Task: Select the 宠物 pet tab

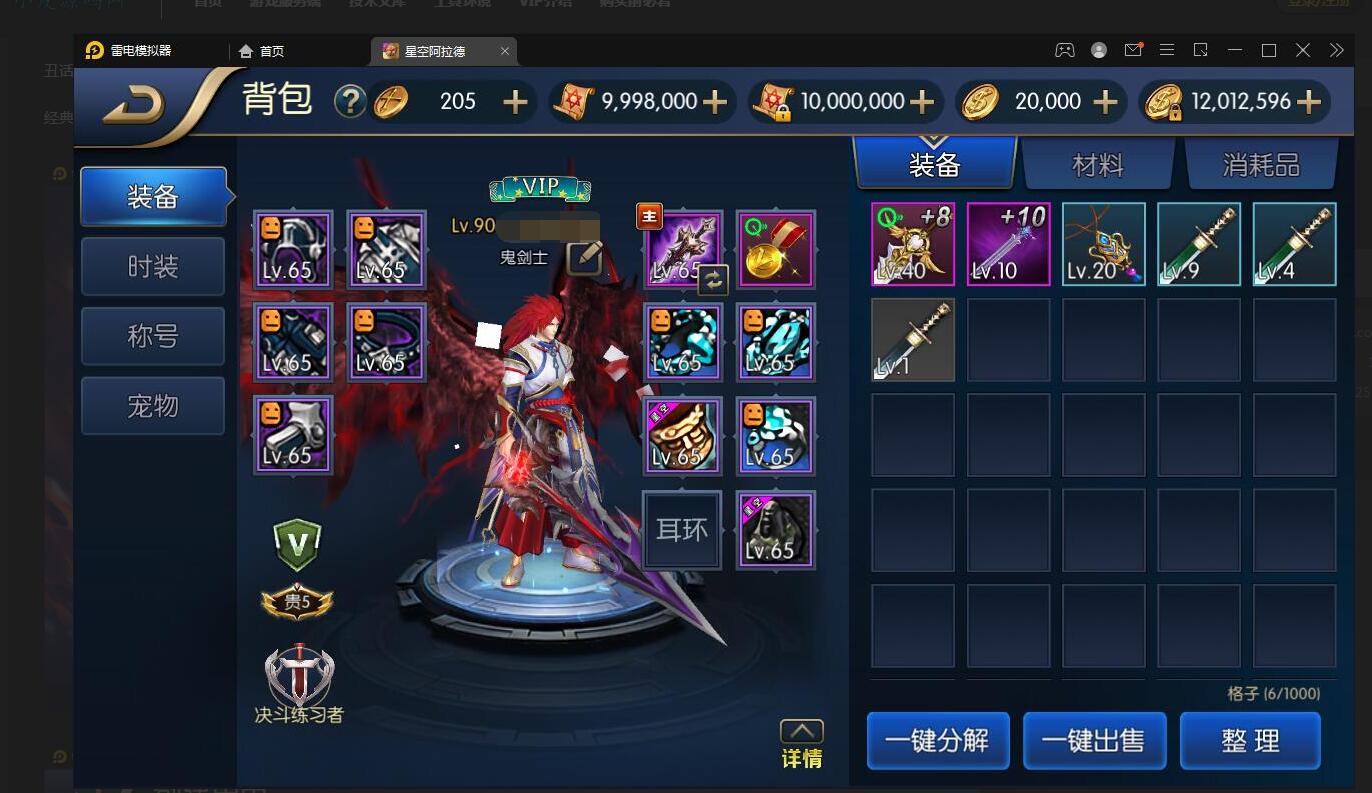Action: coord(153,406)
